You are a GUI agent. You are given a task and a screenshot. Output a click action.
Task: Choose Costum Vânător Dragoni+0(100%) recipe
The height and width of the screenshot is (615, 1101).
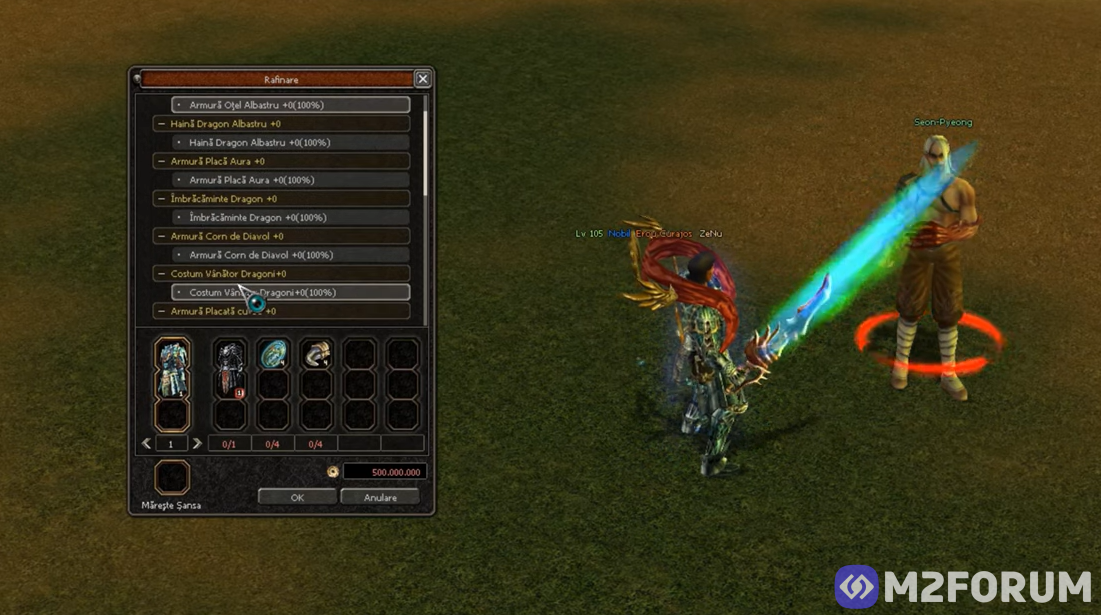click(290, 293)
